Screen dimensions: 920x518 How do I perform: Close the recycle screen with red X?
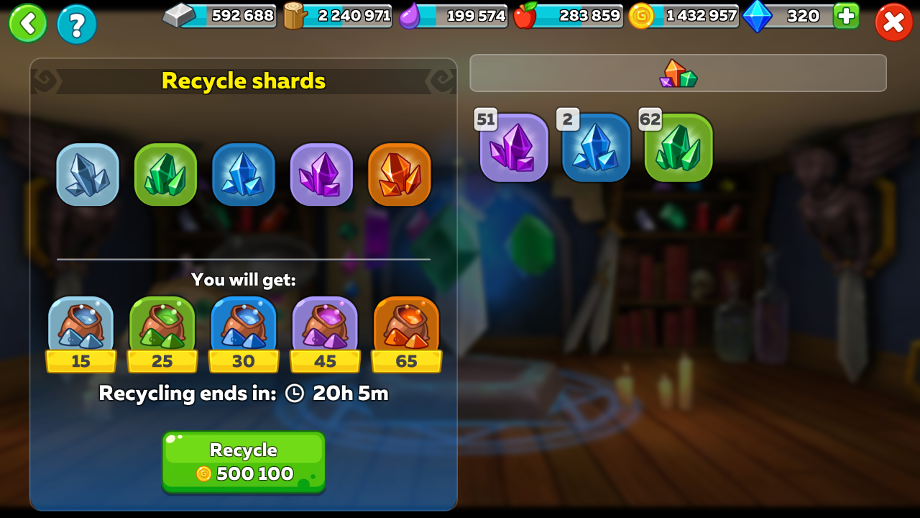[x=893, y=23]
